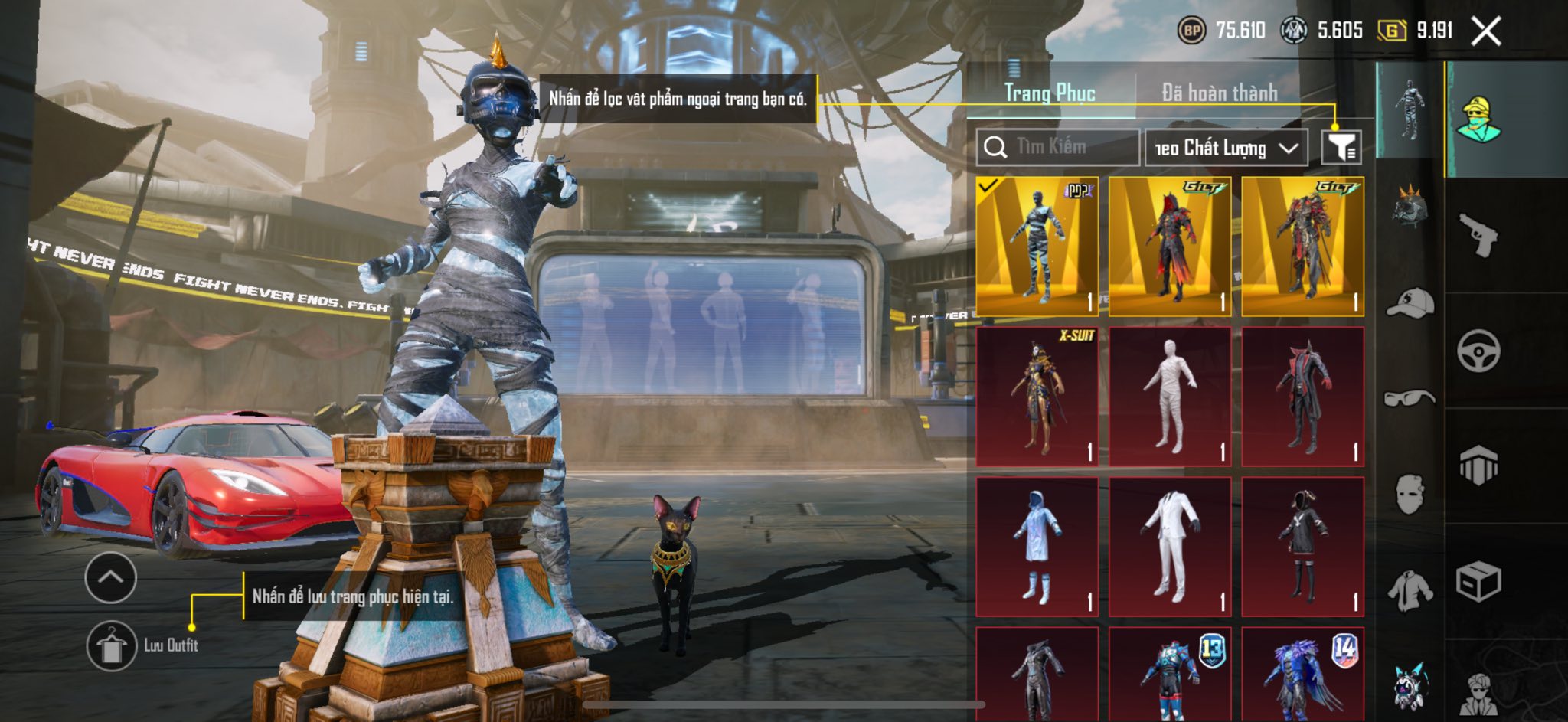Image resolution: width=1568 pixels, height=722 pixels.
Task: Save outfit with Lưu Outfit button
Action: pos(112,645)
